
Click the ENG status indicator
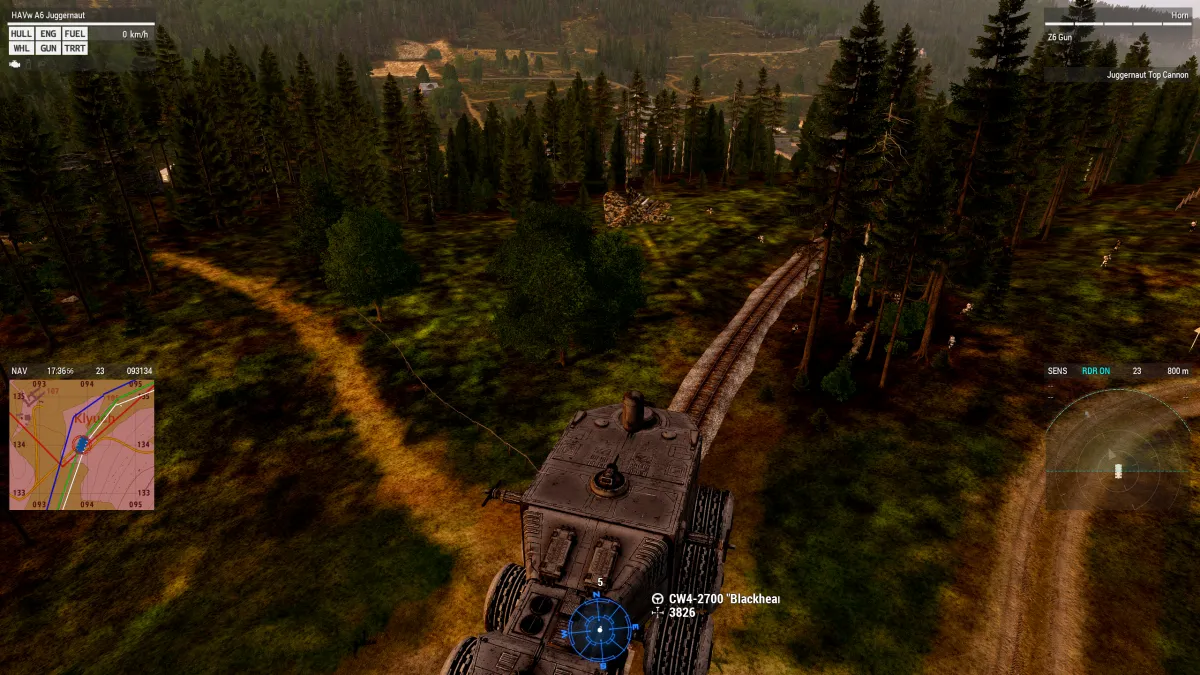(x=48, y=34)
